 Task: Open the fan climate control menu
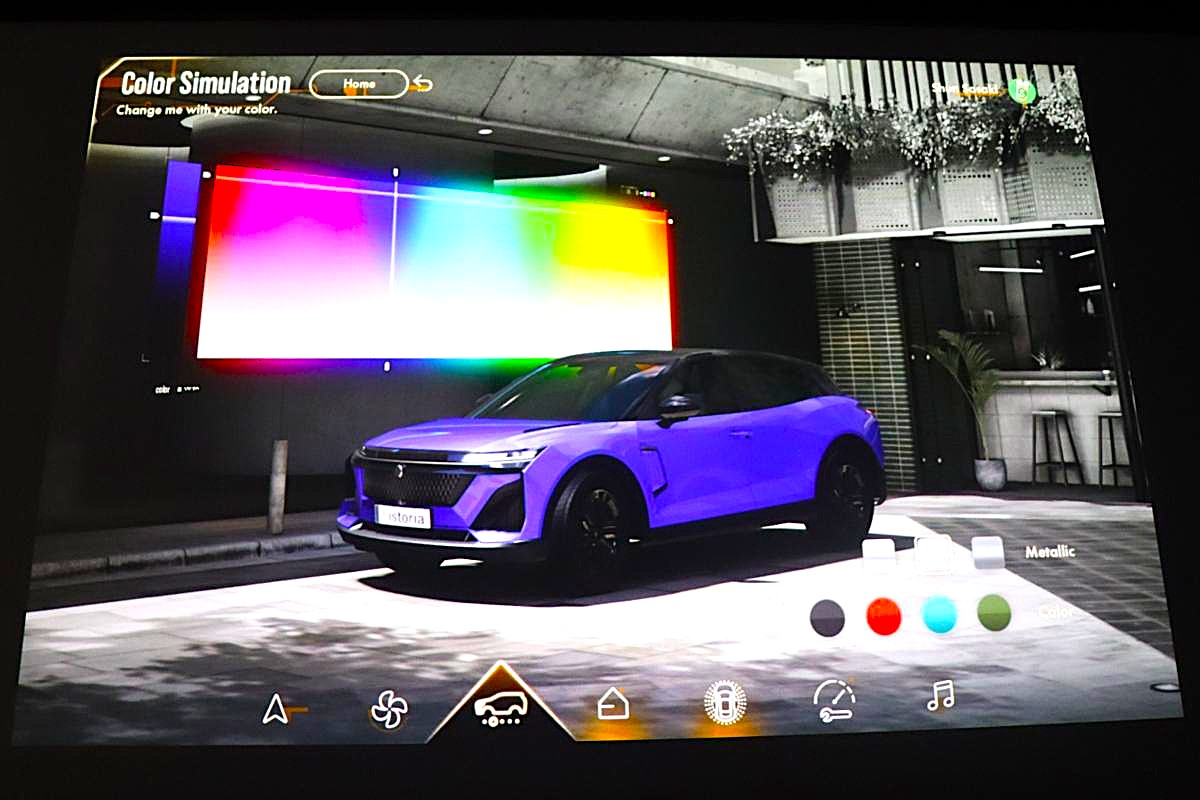389,710
